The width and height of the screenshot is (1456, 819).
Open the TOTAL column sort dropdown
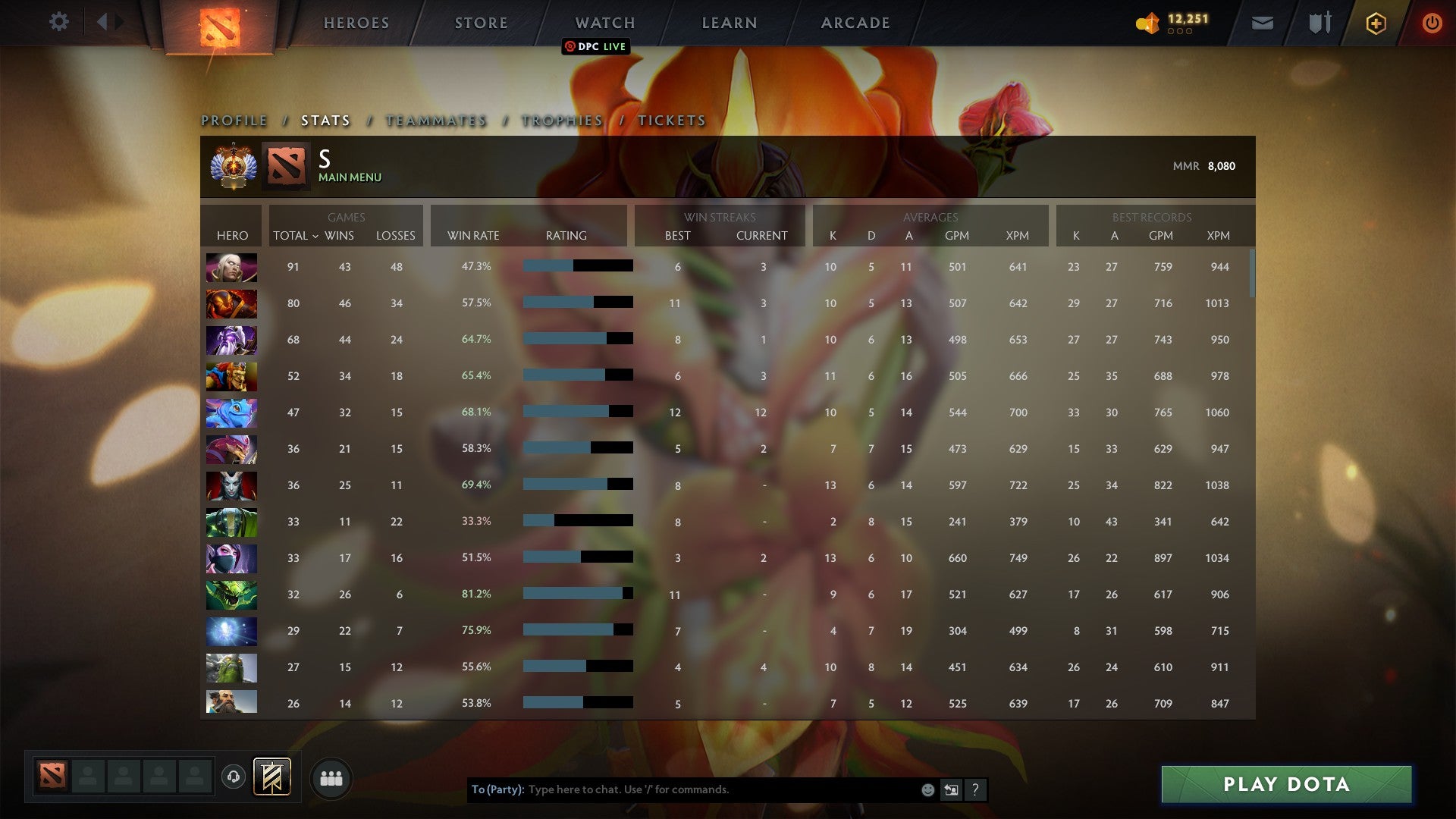pos(294,236)
